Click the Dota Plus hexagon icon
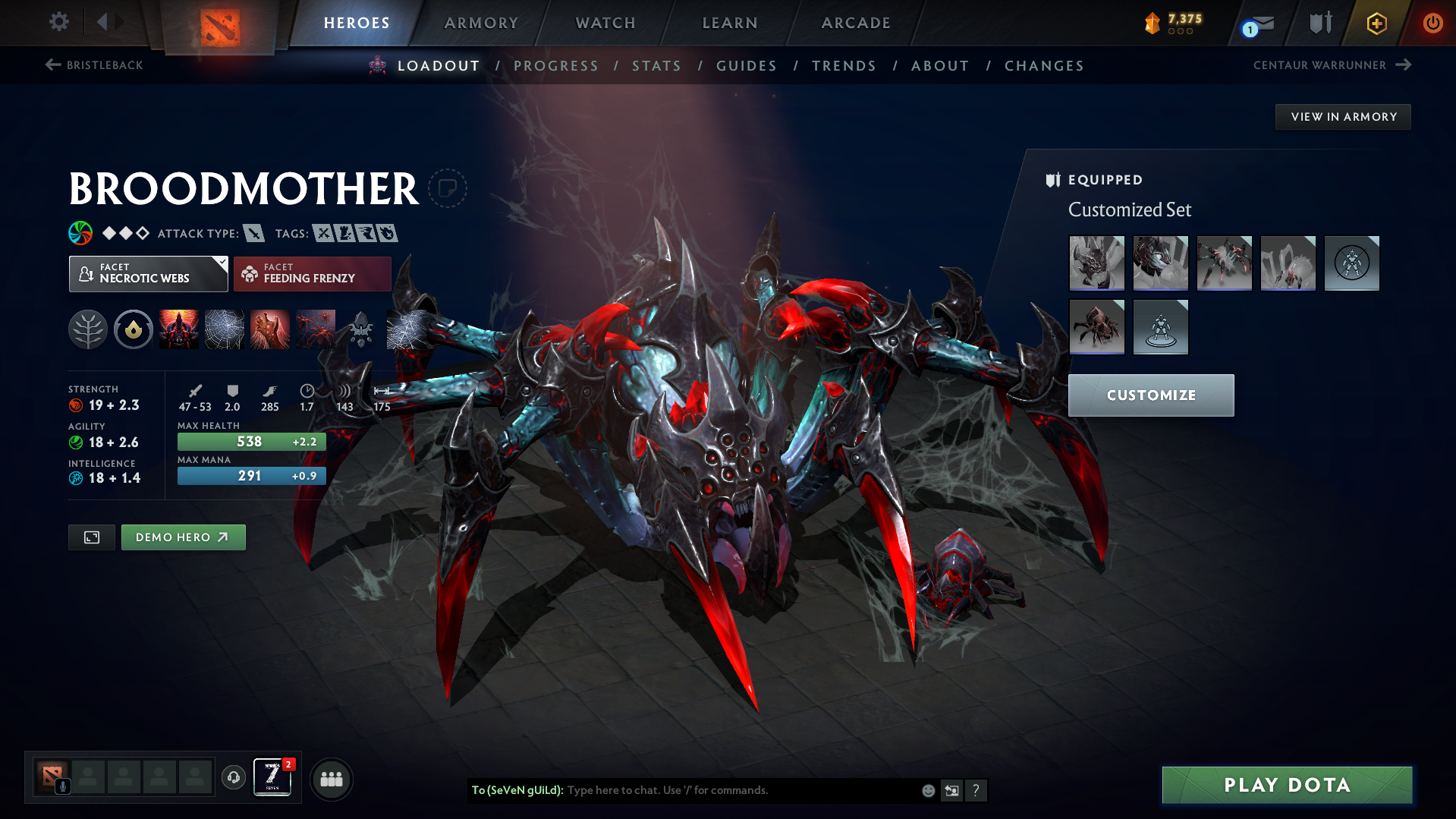 coord(1376,22)
